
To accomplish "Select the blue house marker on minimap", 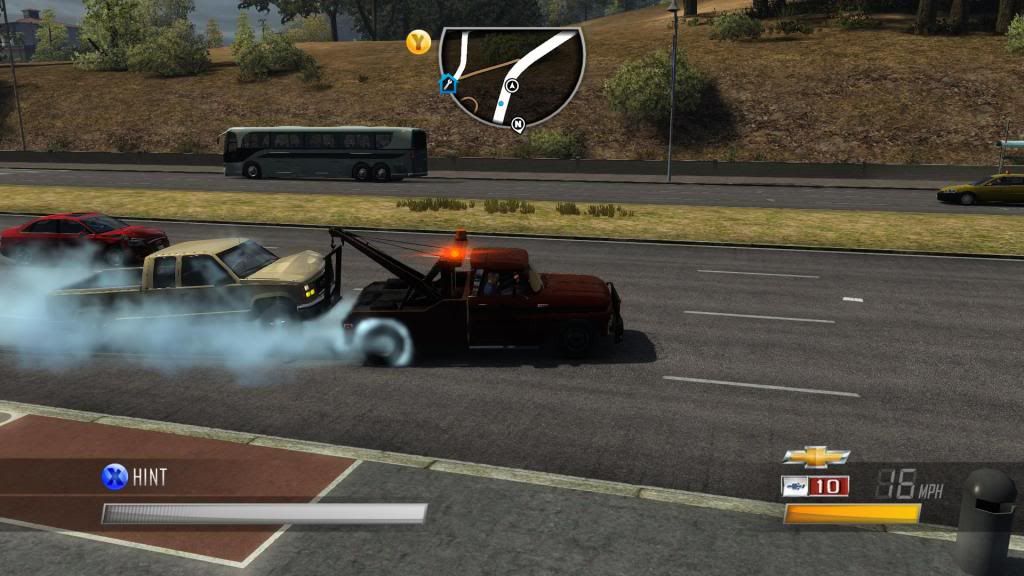I will [x=448, y=84].
